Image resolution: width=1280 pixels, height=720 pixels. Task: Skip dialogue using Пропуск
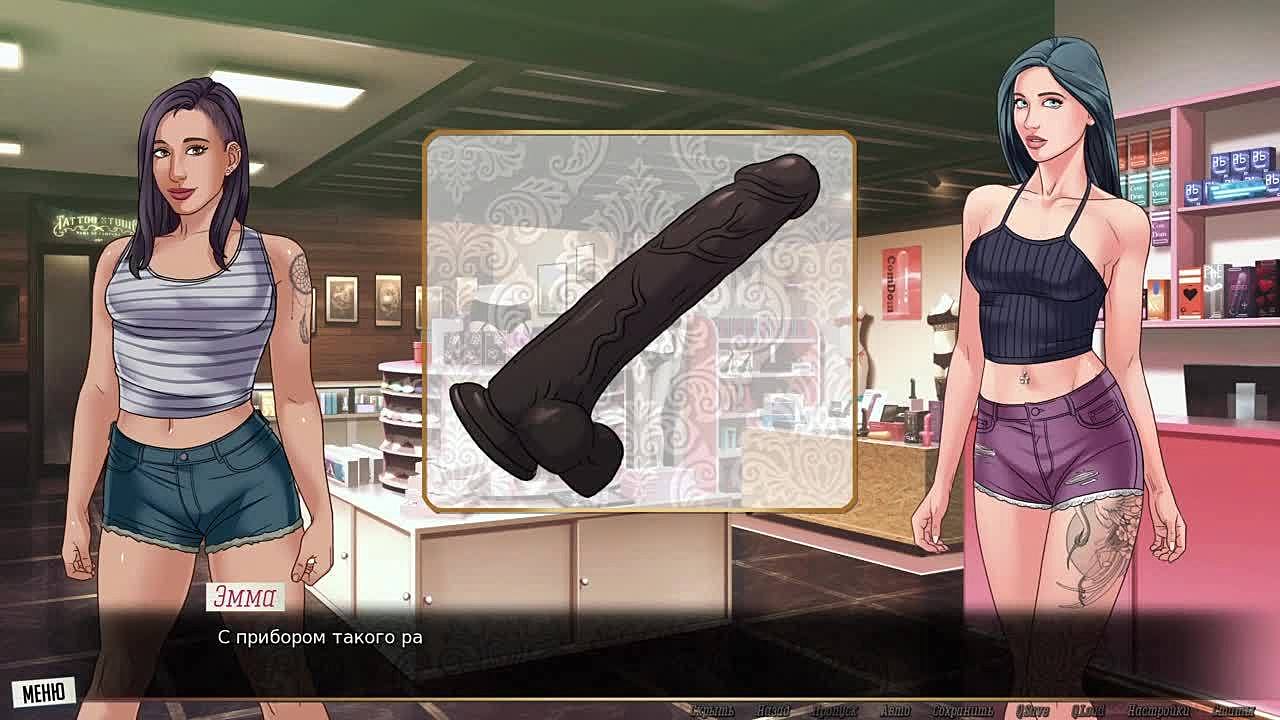[x=834, y=711]
